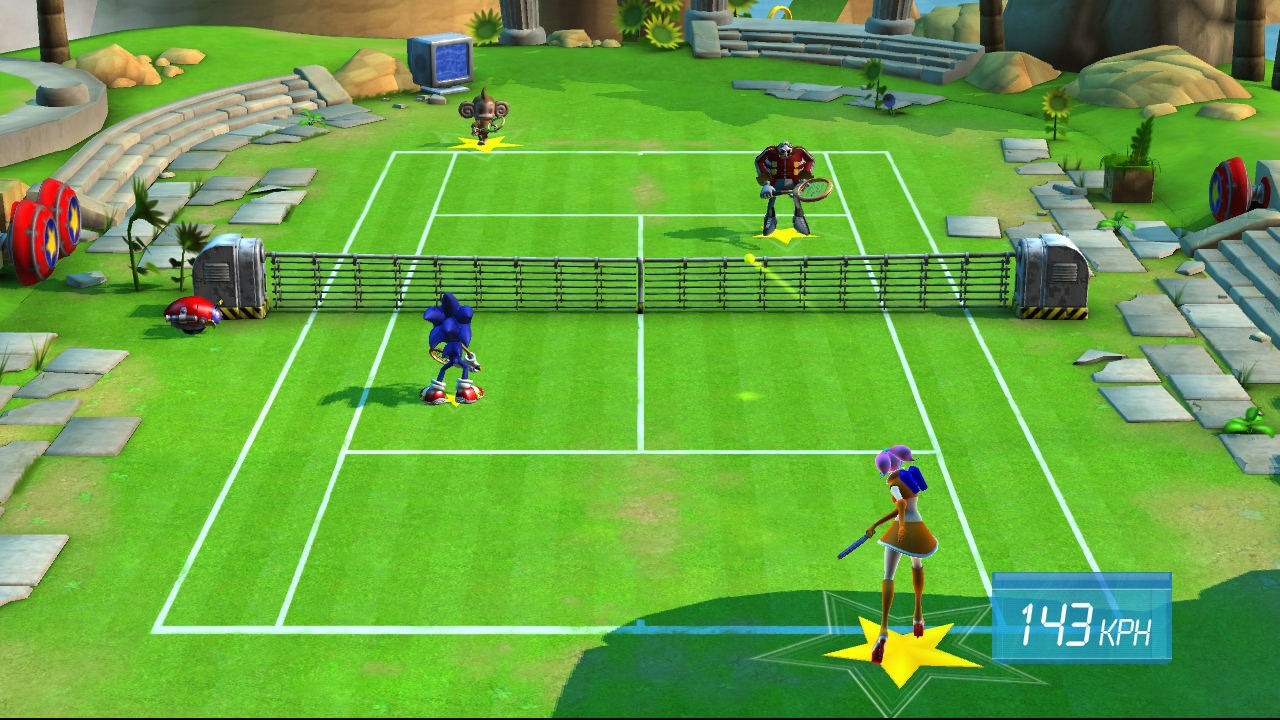
Task: Select the blue CRT monitor on the hill
Action: pyautogui.click(x=440, y=60)
